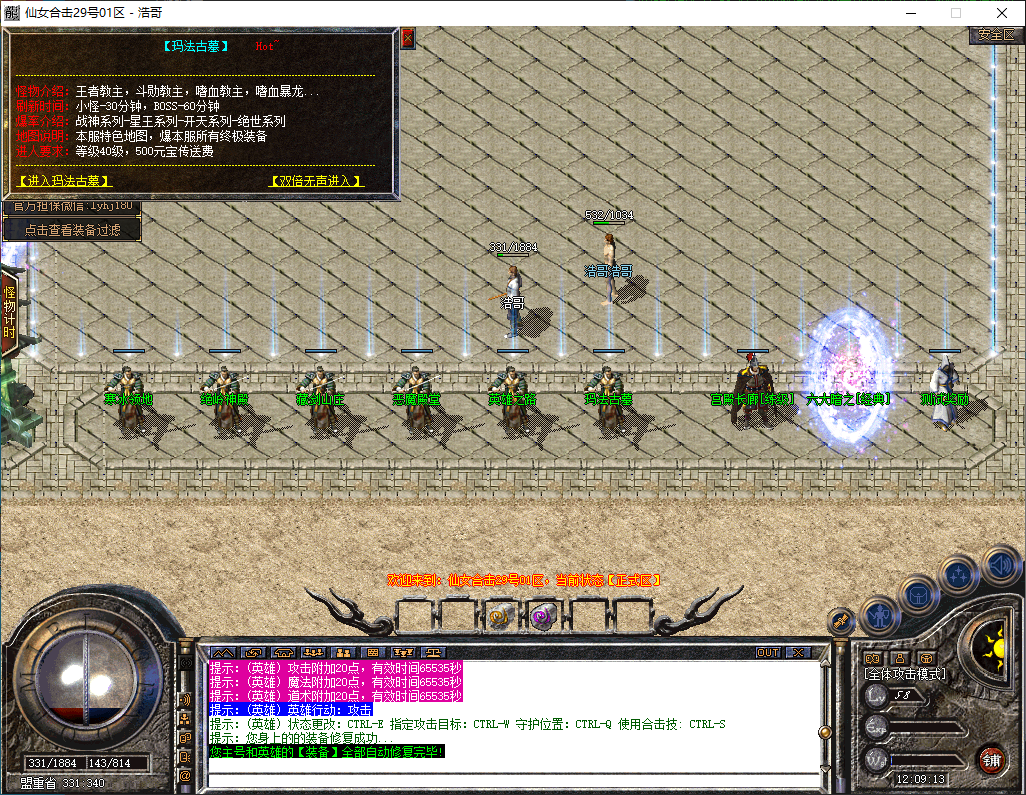Click the OUT button above the chat
The image size is (1026, 795).
tap(767, 652)
